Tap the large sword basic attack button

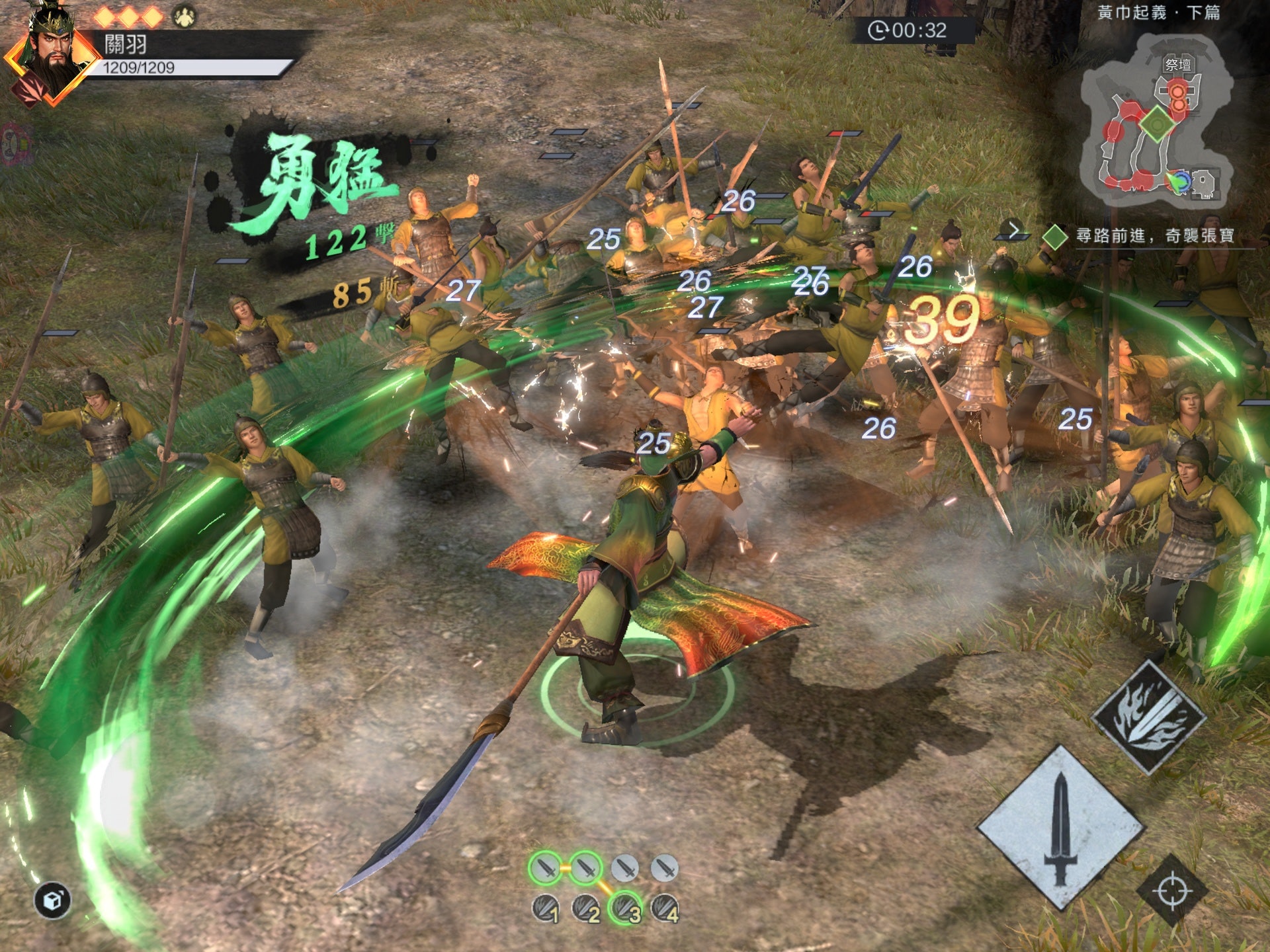[1060, 828]
